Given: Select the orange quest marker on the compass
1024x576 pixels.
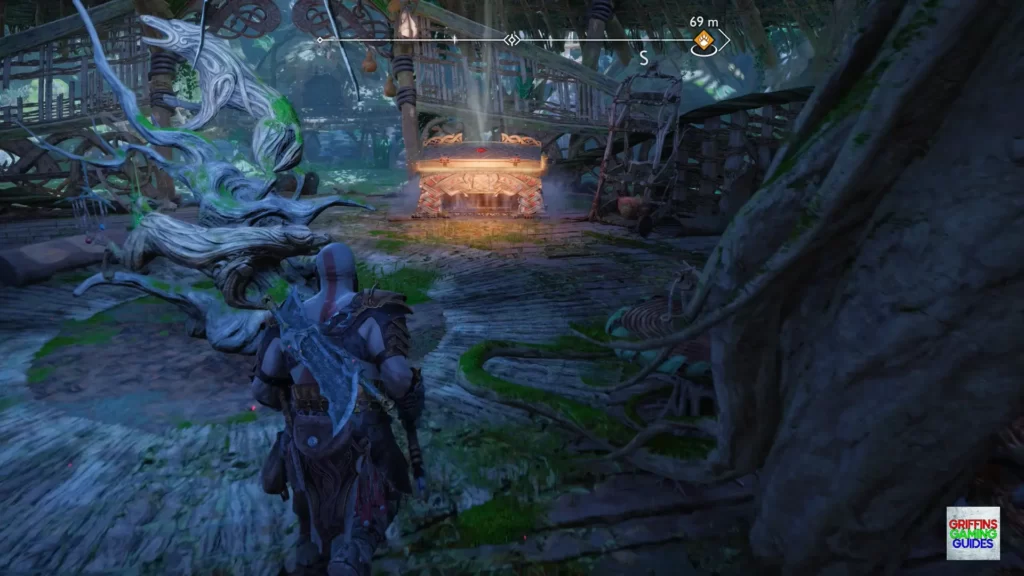Looking at the screenshot, I should 703,41.
